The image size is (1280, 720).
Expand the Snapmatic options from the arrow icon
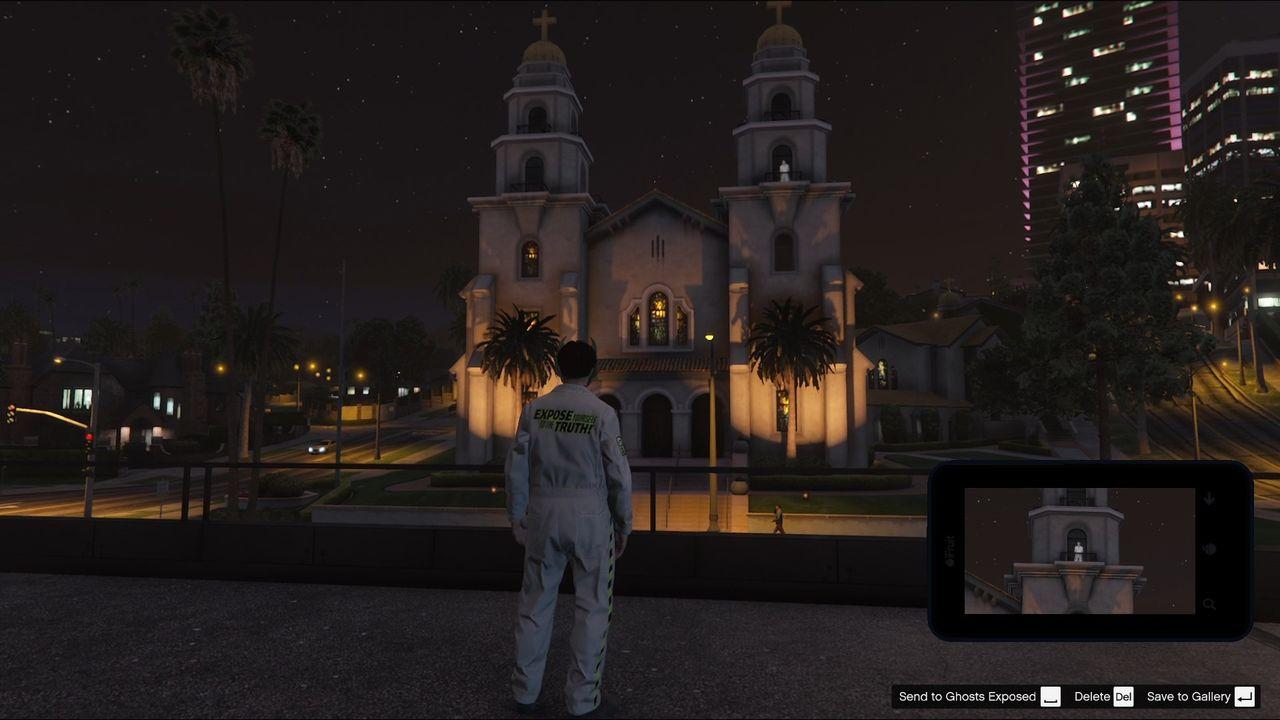[1210, 498]
